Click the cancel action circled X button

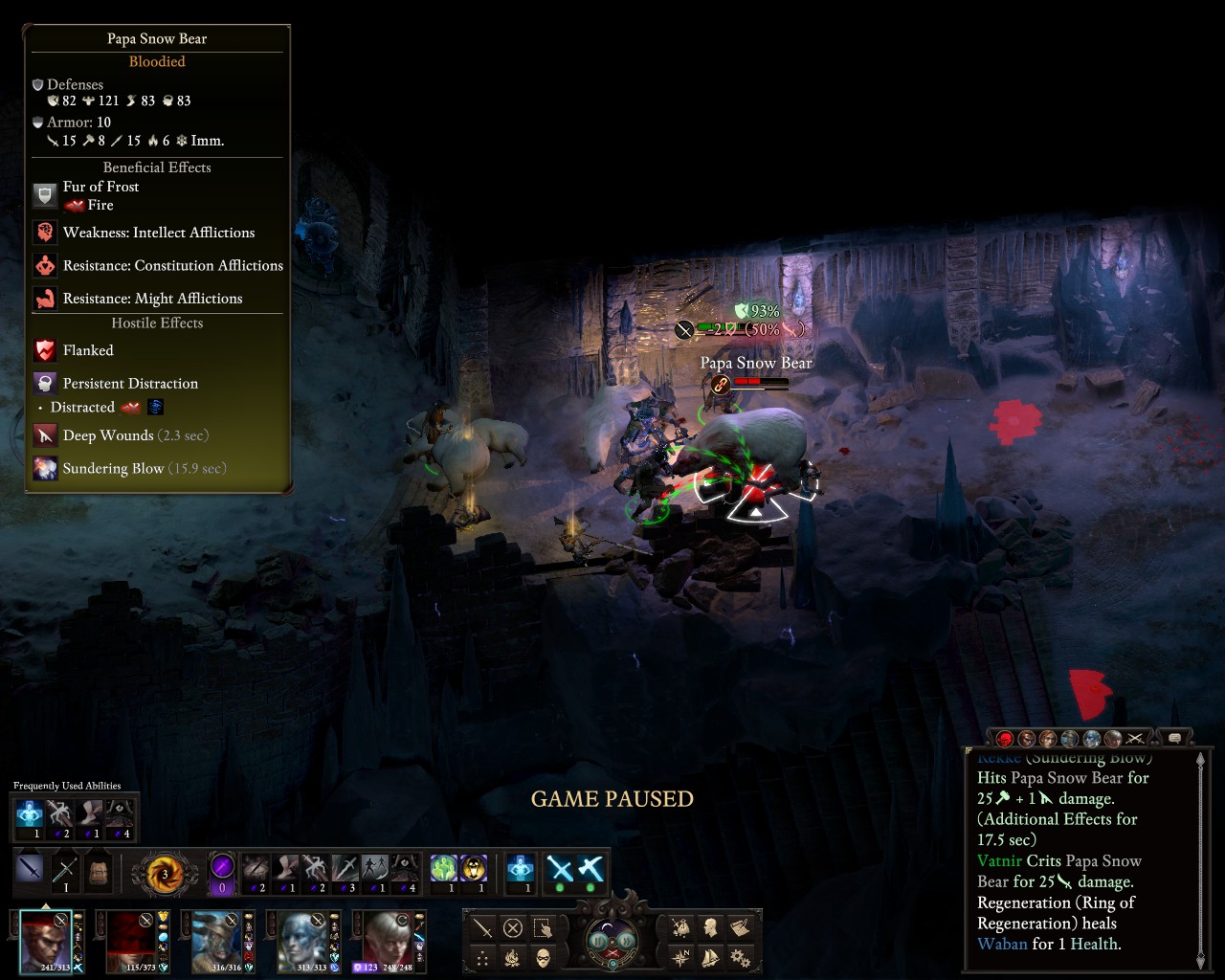[x=512, y=926]
